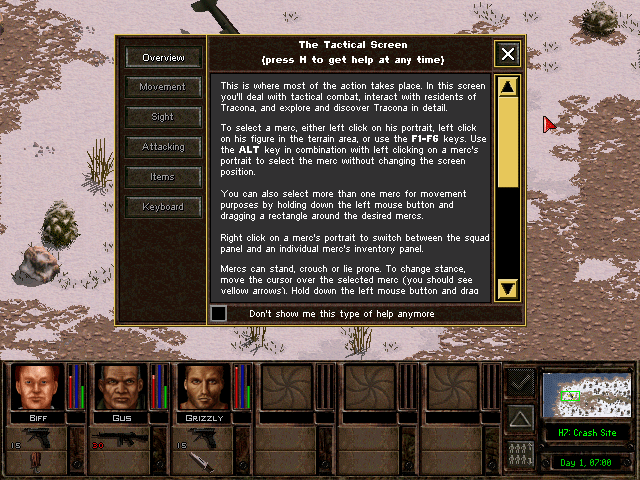The height and width of the screenshot is (480, 640).
Task: Click the checkmark end-turn button
Action: pyautogui.click(x=520, y=381)
